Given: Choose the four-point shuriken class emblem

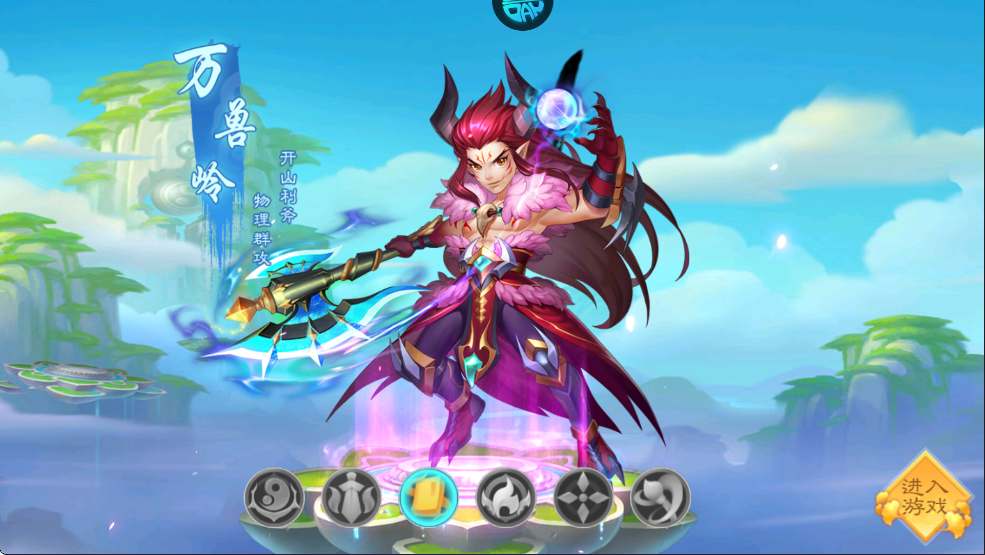Looking at the screenshot, I should (x=583, y=497).
